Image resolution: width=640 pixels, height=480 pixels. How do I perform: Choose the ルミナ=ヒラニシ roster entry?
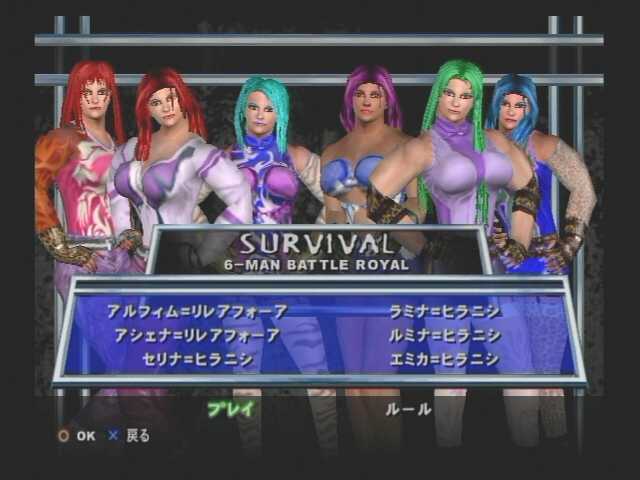point(445,335)
